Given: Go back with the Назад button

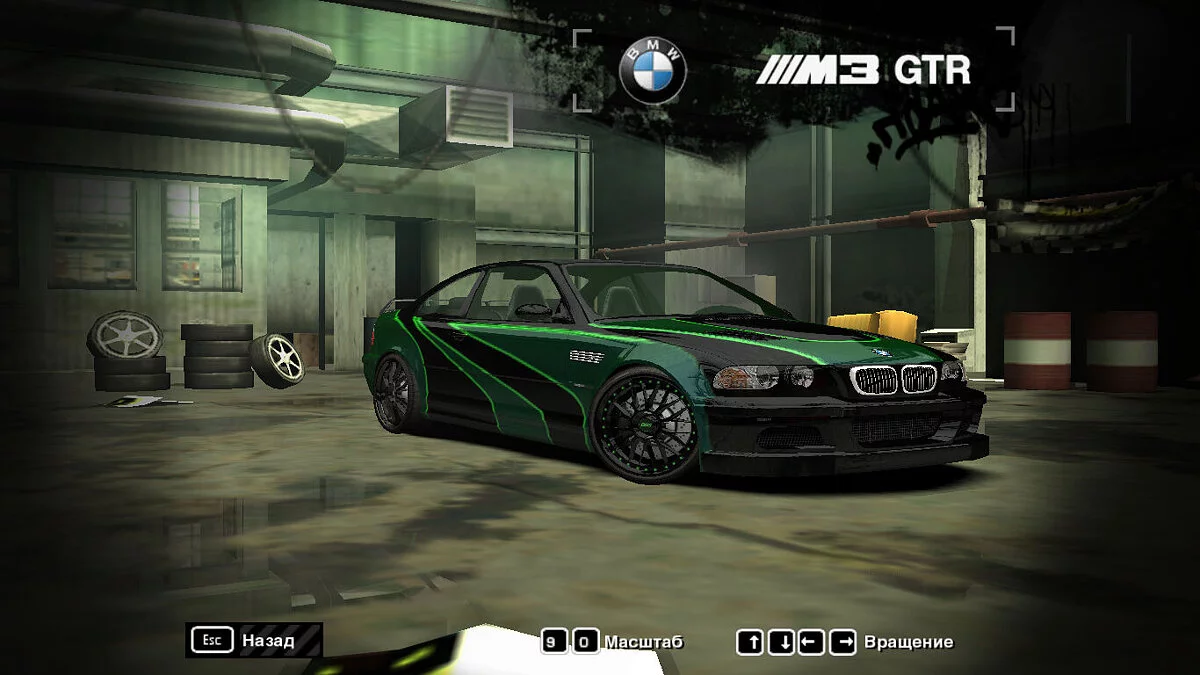Looking at the screenshot, I should click(254, 640).
